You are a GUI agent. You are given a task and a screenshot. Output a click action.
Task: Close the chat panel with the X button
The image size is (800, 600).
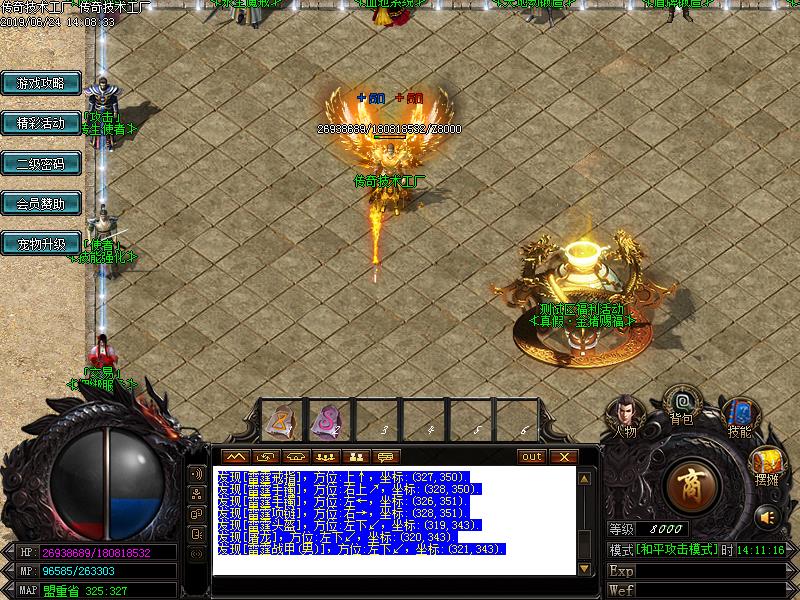[563, 457]
